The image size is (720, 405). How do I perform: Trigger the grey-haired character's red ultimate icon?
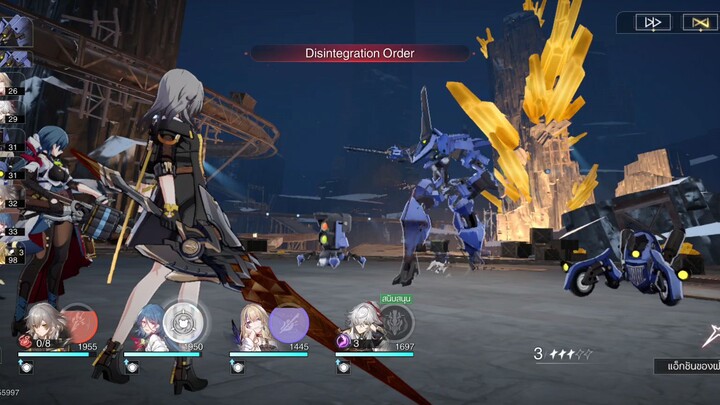coord(79,322)
